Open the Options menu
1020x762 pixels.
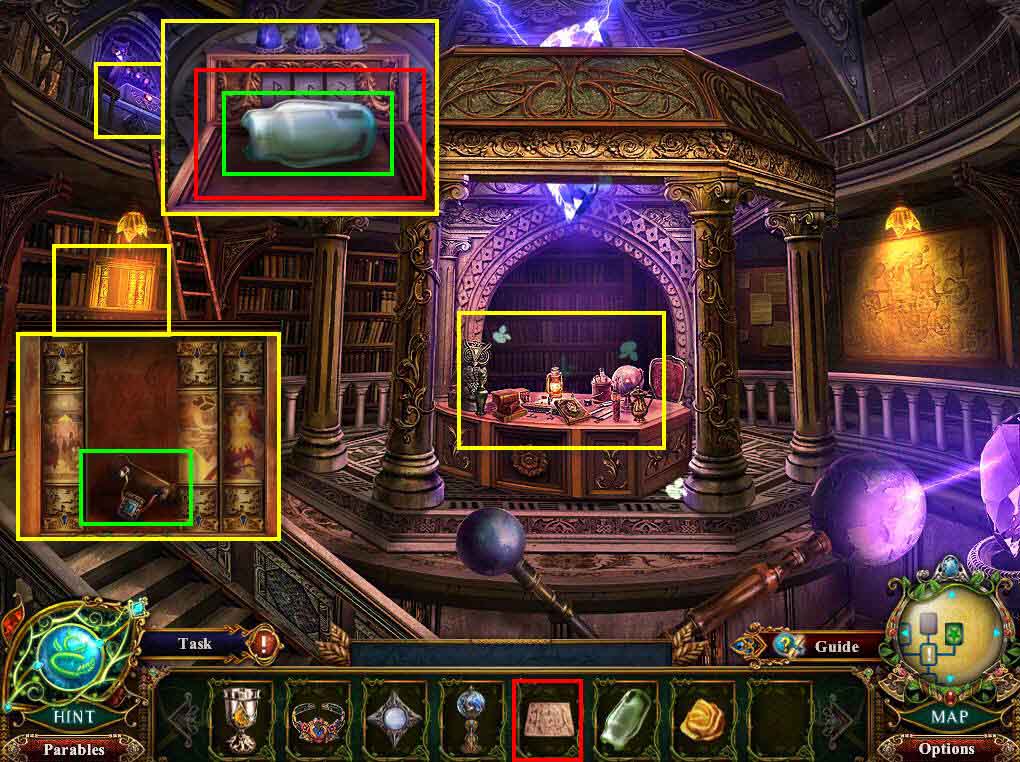pyautogui.click(x=945, y=748)
